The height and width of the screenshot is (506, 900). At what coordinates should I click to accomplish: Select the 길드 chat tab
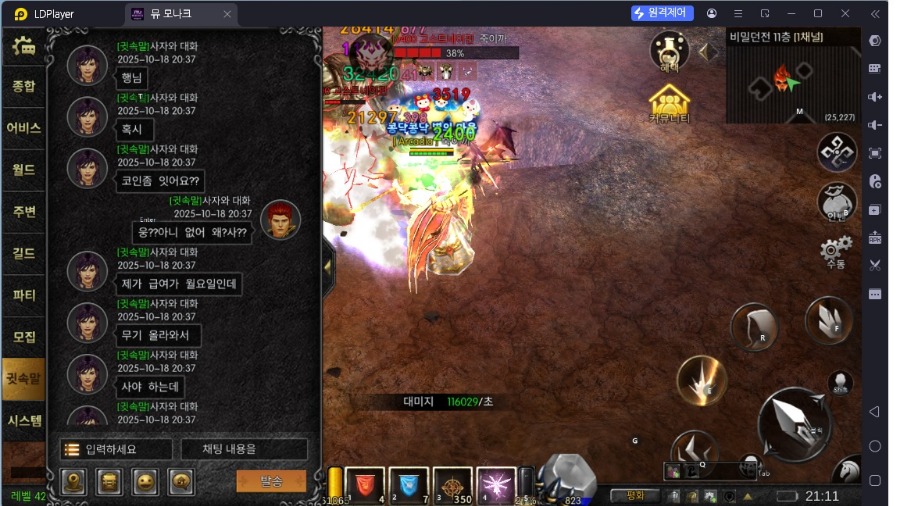[23, 253]
